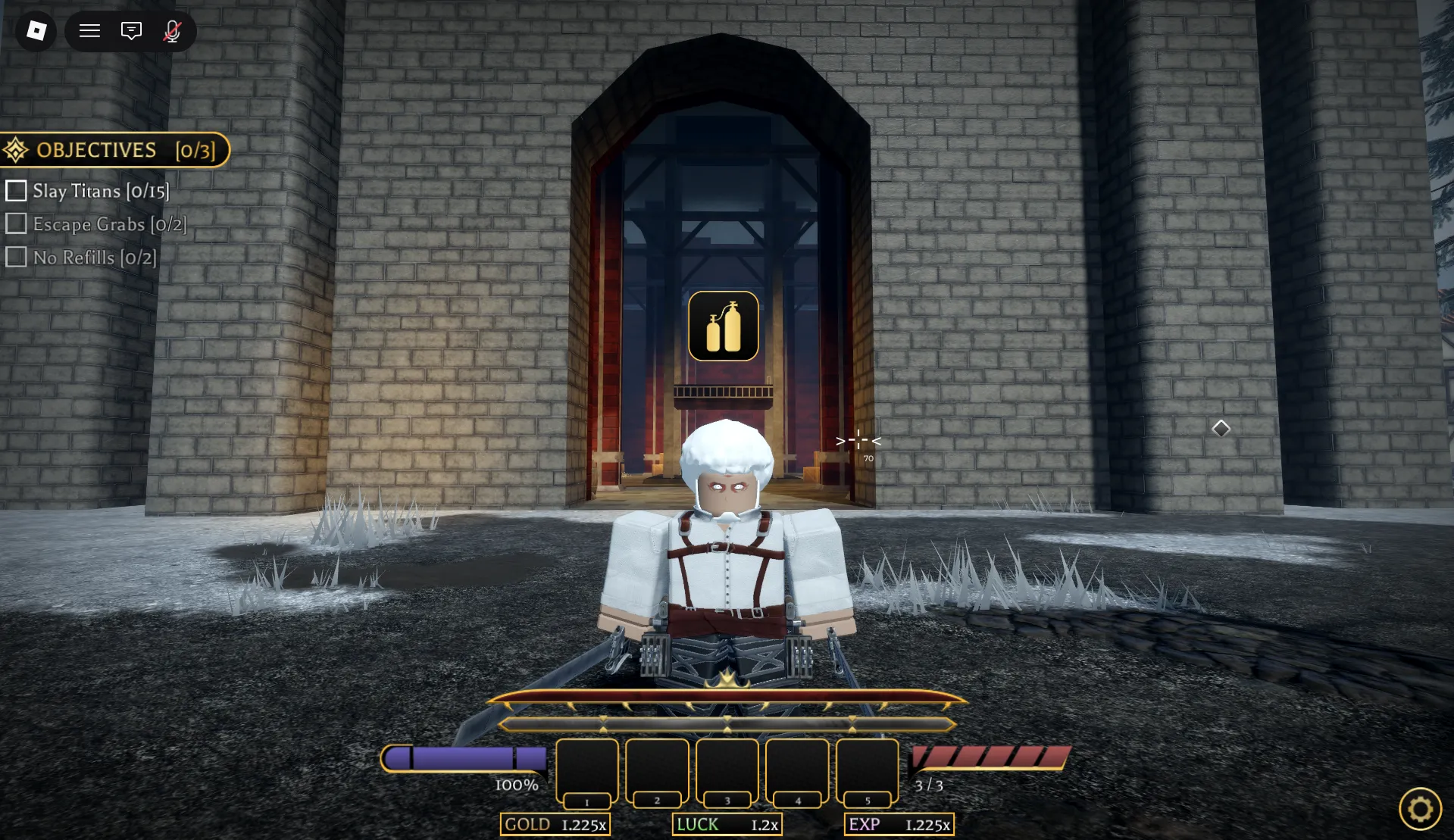
Task: Click the Objectives tracker header
Action: (114, 150)
